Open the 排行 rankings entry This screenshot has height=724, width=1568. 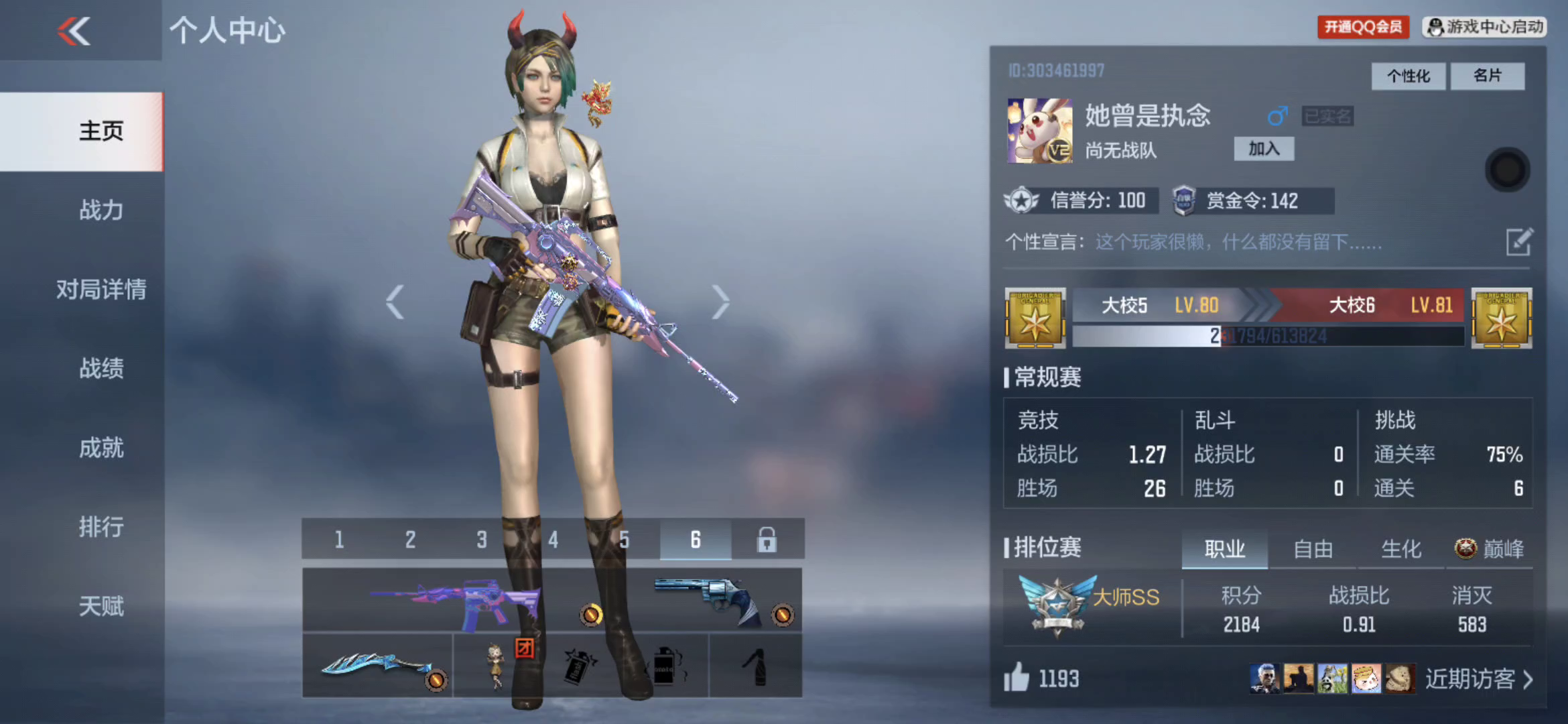[101, 526]
